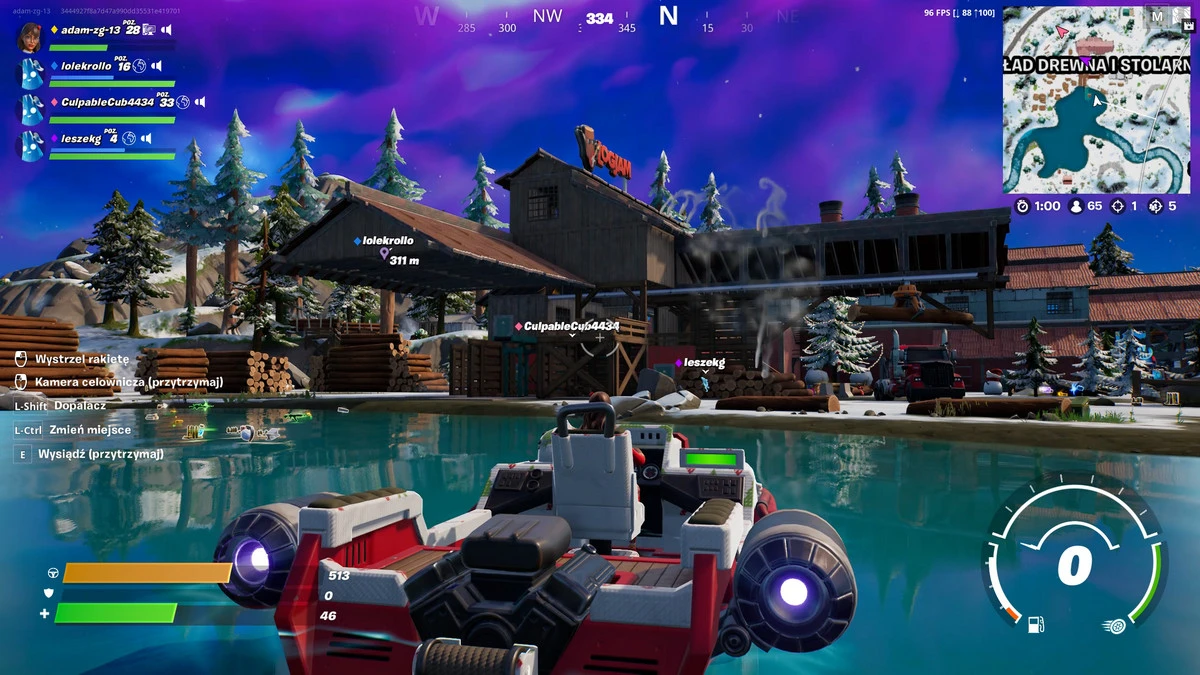Click the globe icon beside leszekg's name
The height and width of the screenshot is (675, 1200).
[x=130, y=138]
